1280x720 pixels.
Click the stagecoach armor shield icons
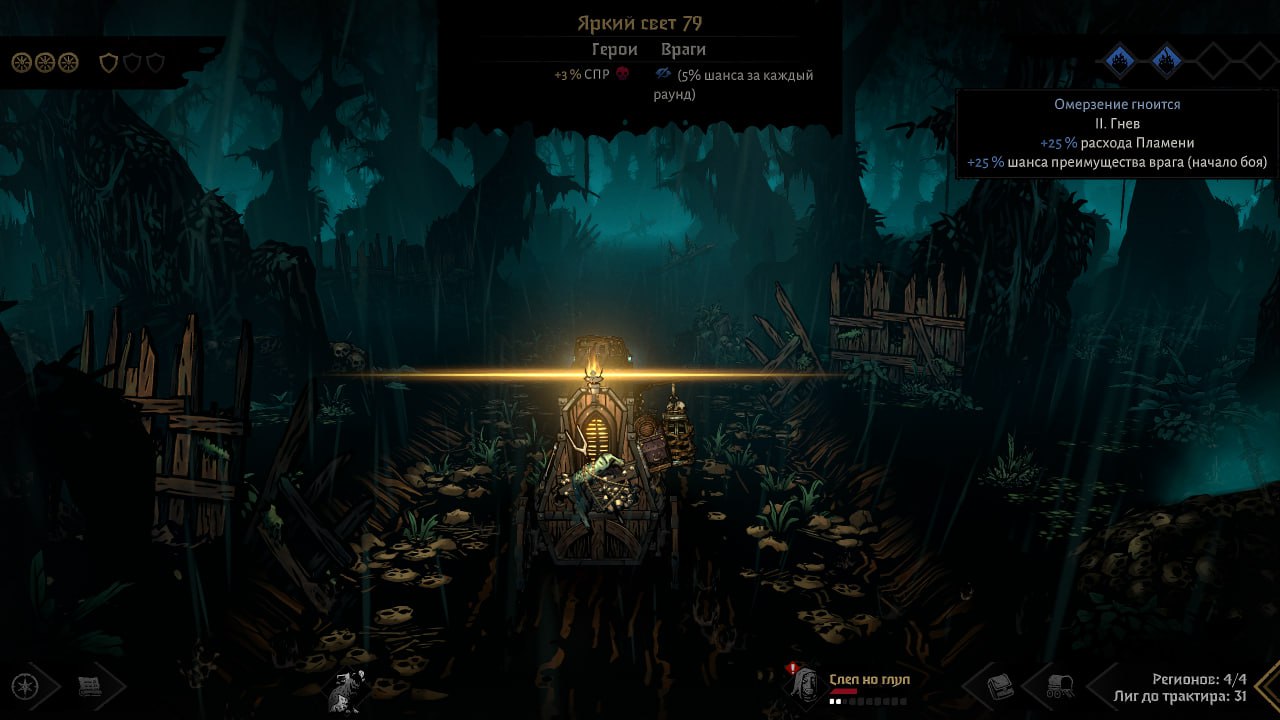132,63
